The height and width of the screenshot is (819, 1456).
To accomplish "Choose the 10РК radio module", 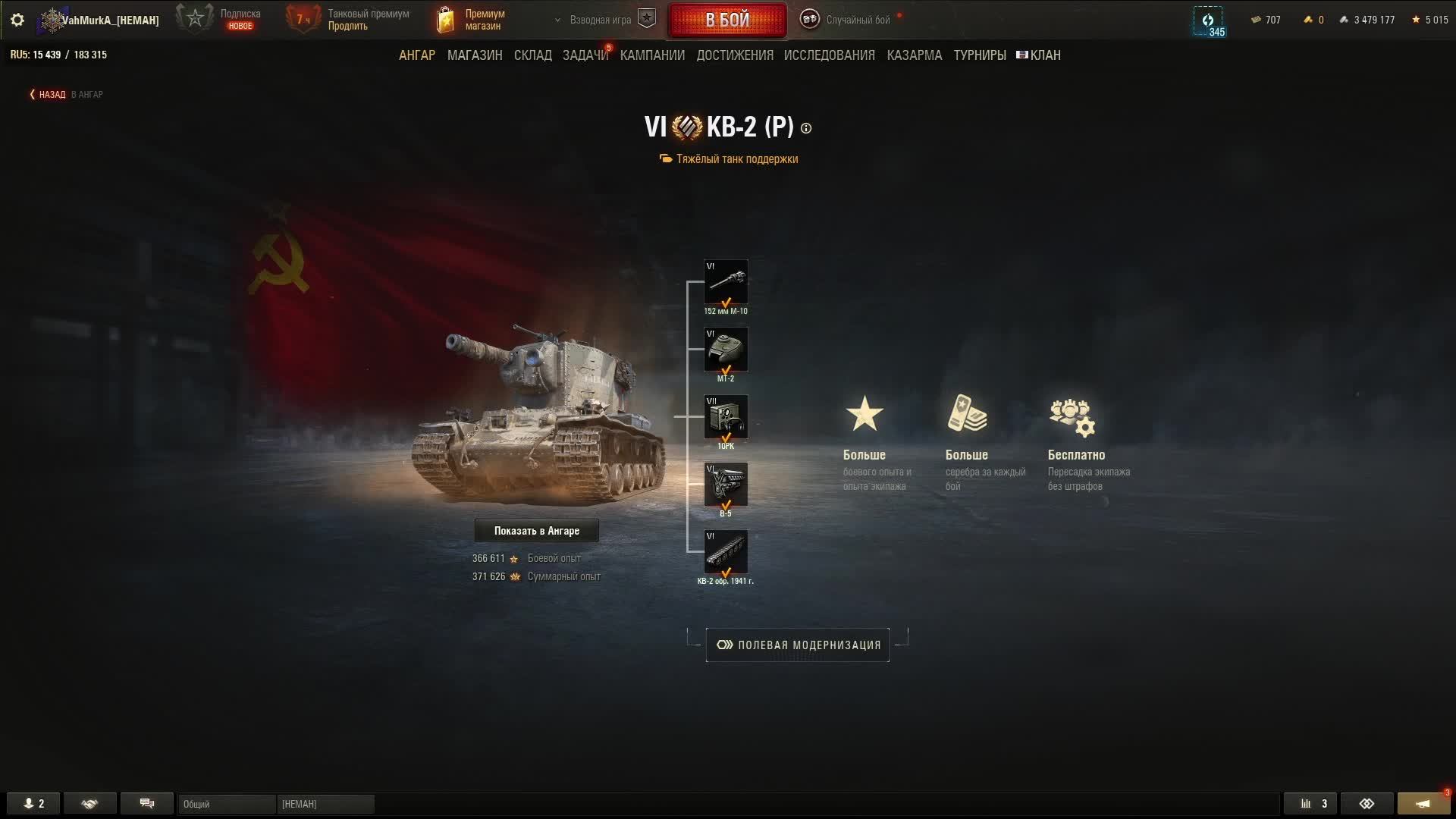I will click(x=726, y=417).
